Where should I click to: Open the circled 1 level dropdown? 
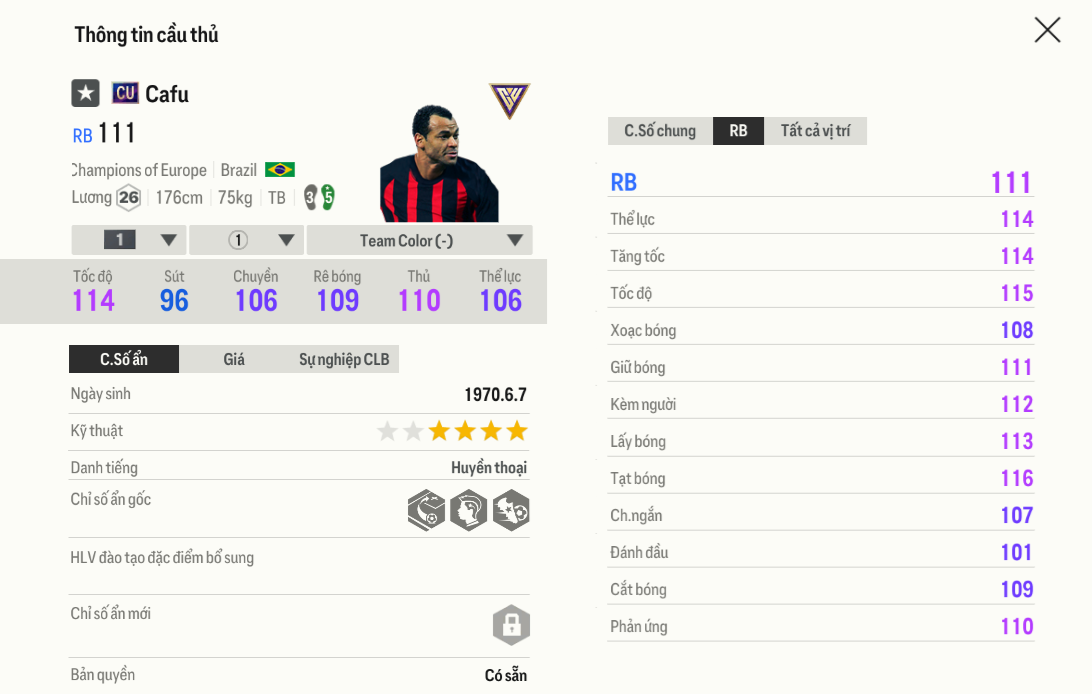coord(246,240)
